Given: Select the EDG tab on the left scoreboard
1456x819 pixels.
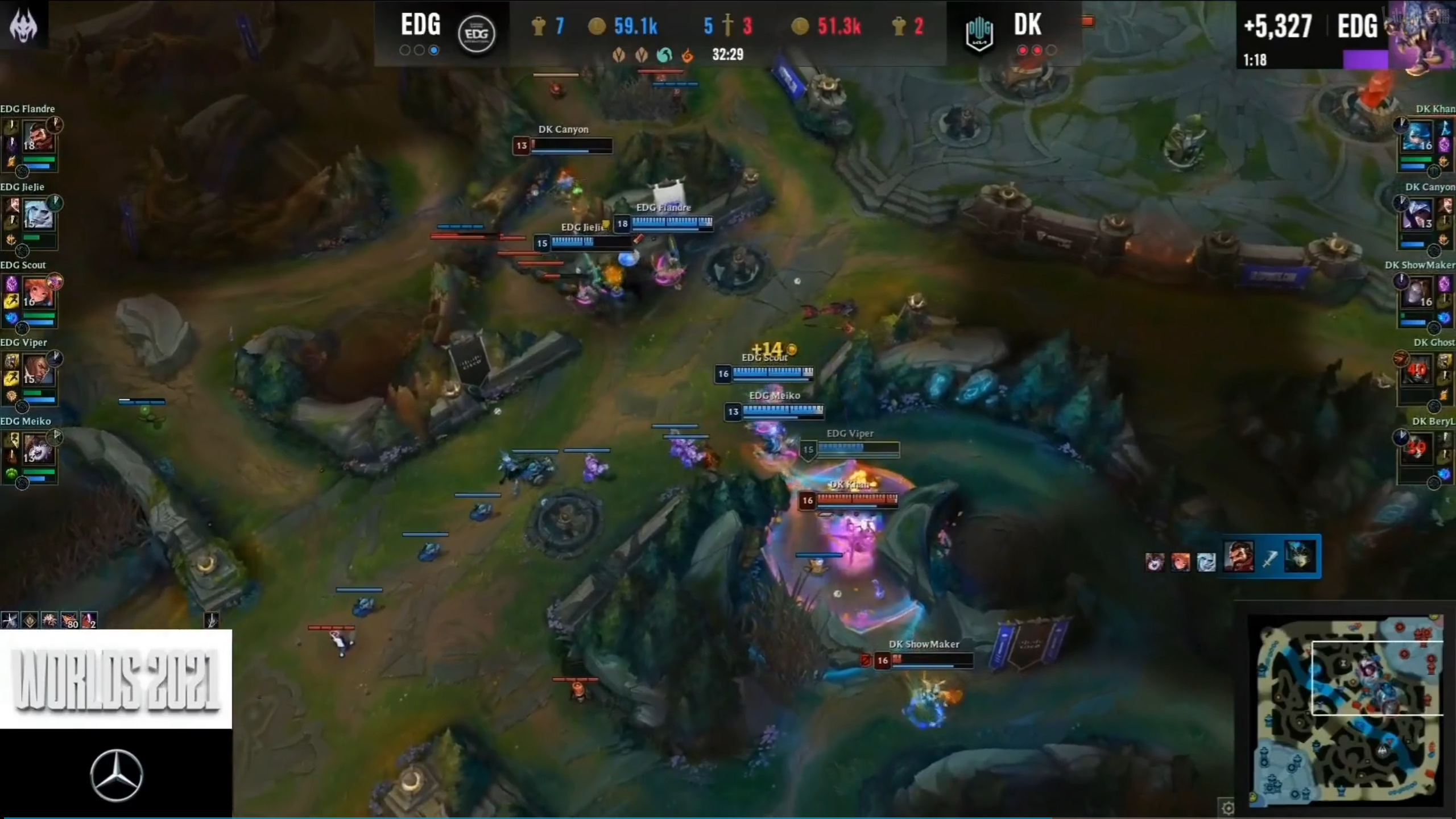Looking at the screenshot, I should (x=420, y=26).
